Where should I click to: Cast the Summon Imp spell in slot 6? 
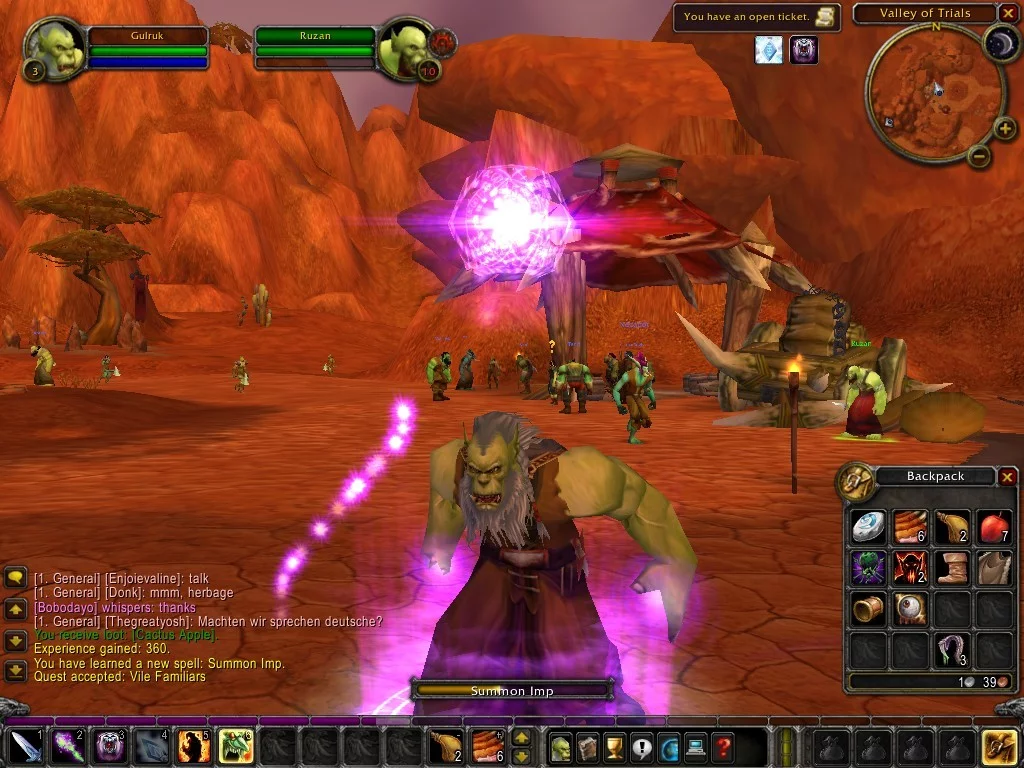pyautogui.click(x=235, y=747)
